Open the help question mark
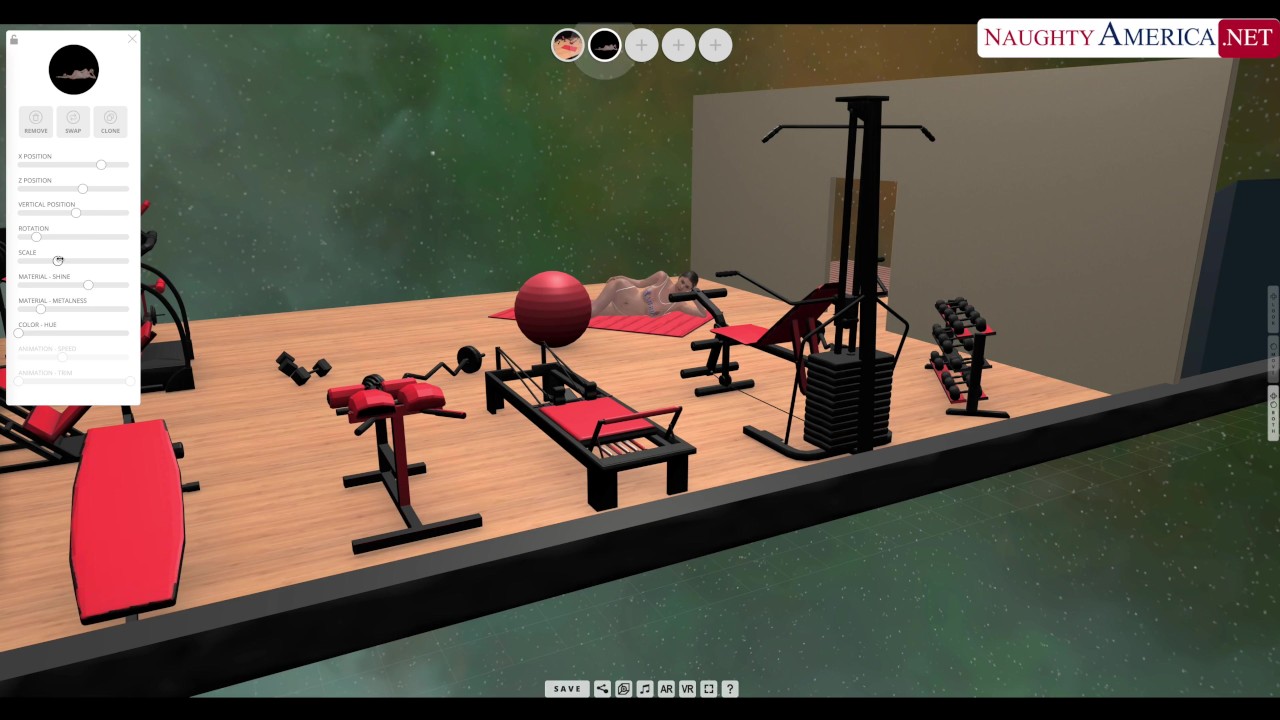 pyautogui.click(x=730, y=689)
